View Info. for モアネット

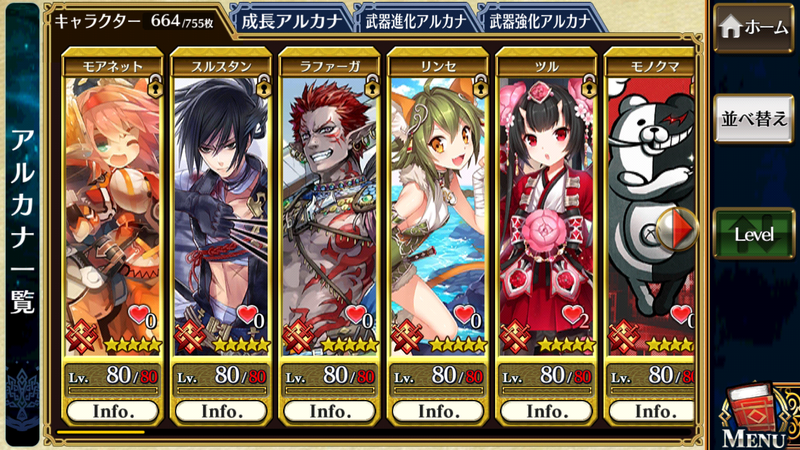[114, 411]
